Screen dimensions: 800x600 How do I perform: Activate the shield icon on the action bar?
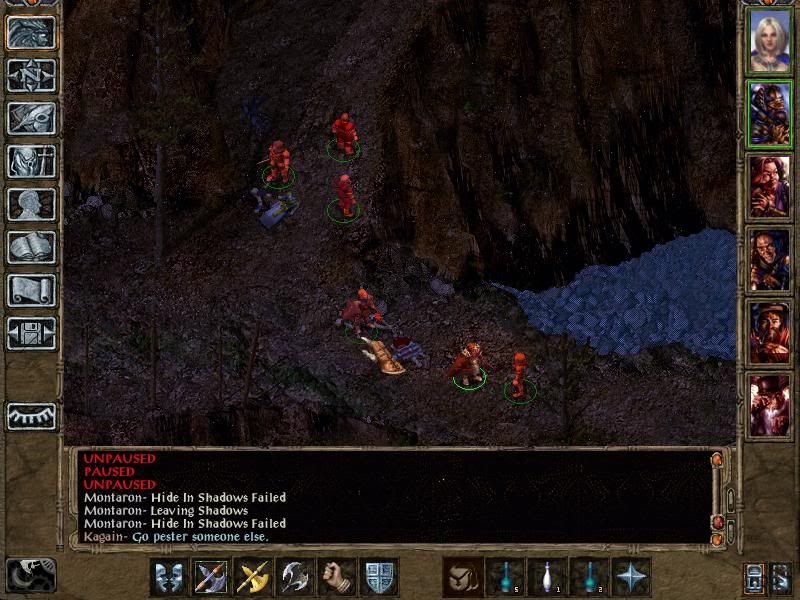coord(379,577)
